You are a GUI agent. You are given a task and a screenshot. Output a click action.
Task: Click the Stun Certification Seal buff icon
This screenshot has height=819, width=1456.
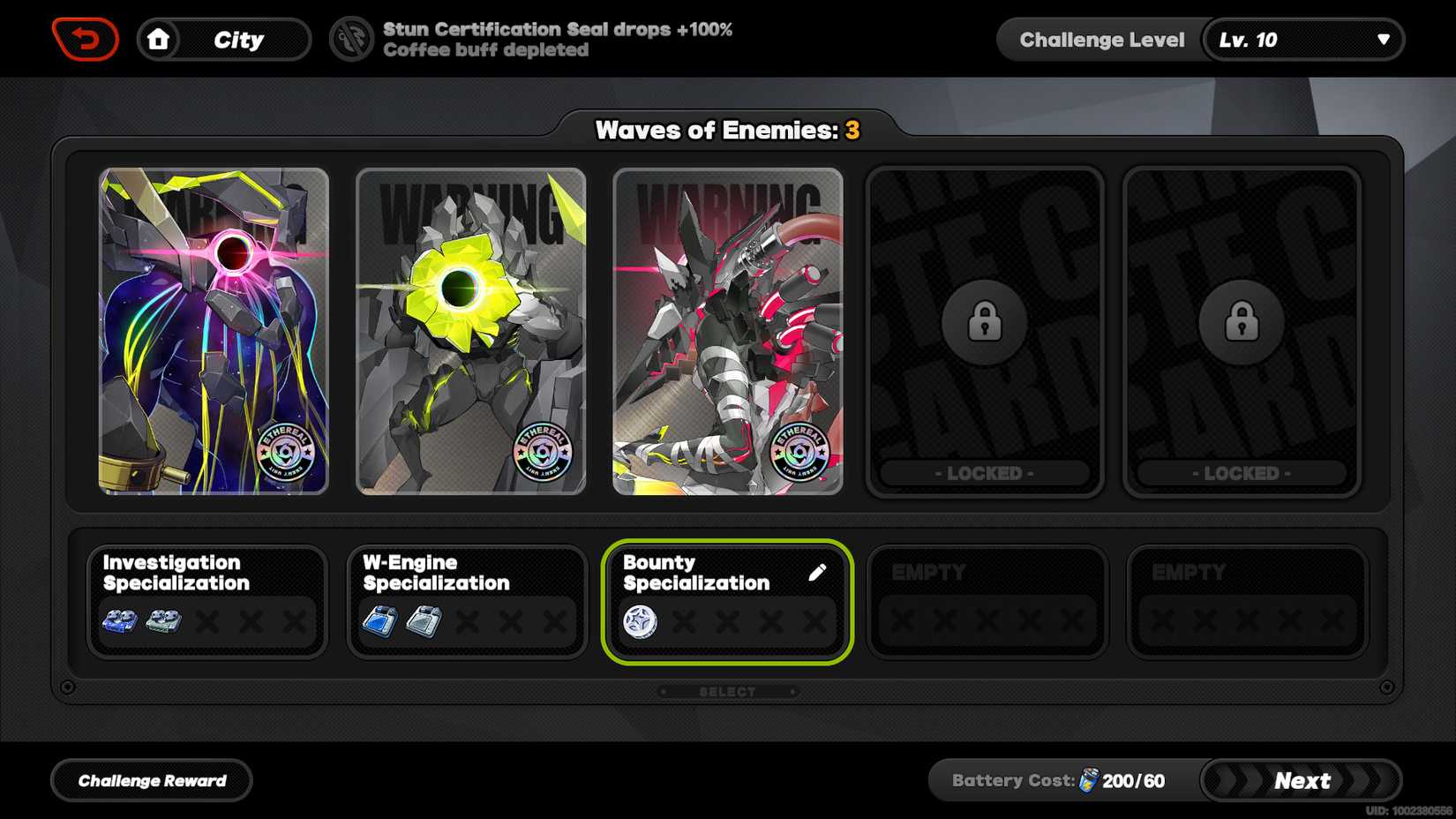click(353, 39)
